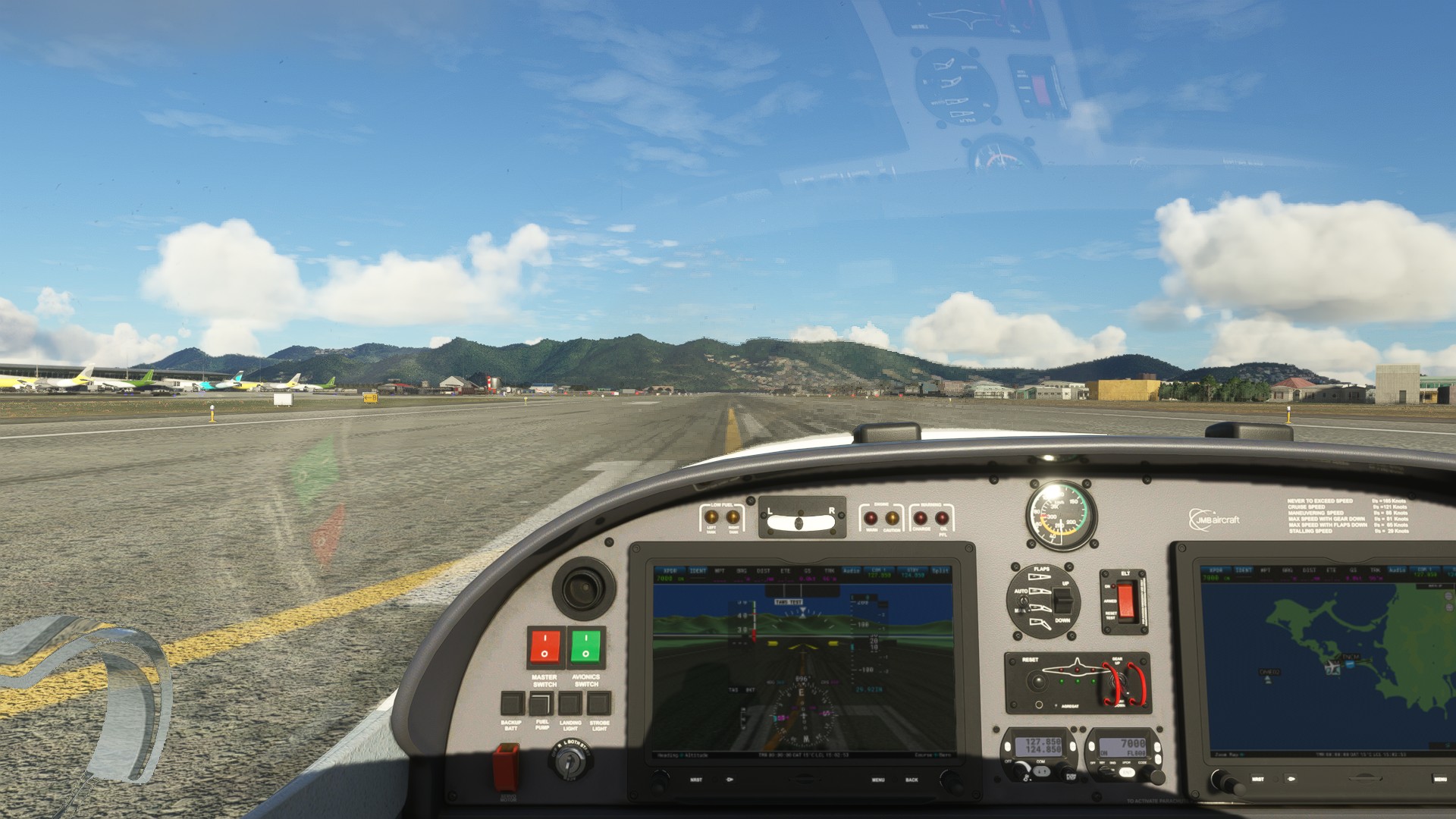Click the ignition key switch
The width and height of the screenshot is (1456, 819).
click(x=570, y=762)
